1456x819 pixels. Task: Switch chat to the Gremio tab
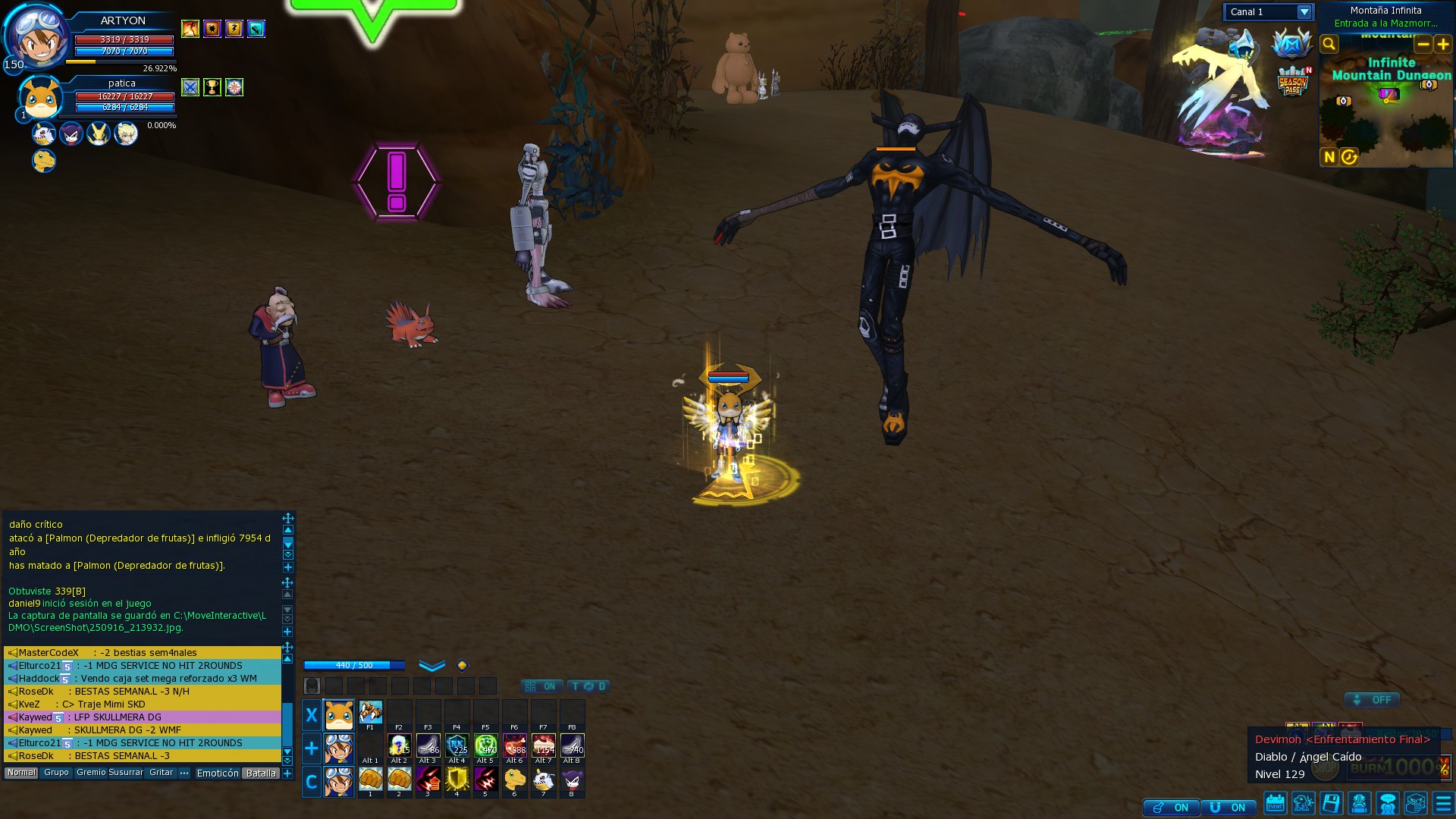pyautogui.click(x=91, y=773)
